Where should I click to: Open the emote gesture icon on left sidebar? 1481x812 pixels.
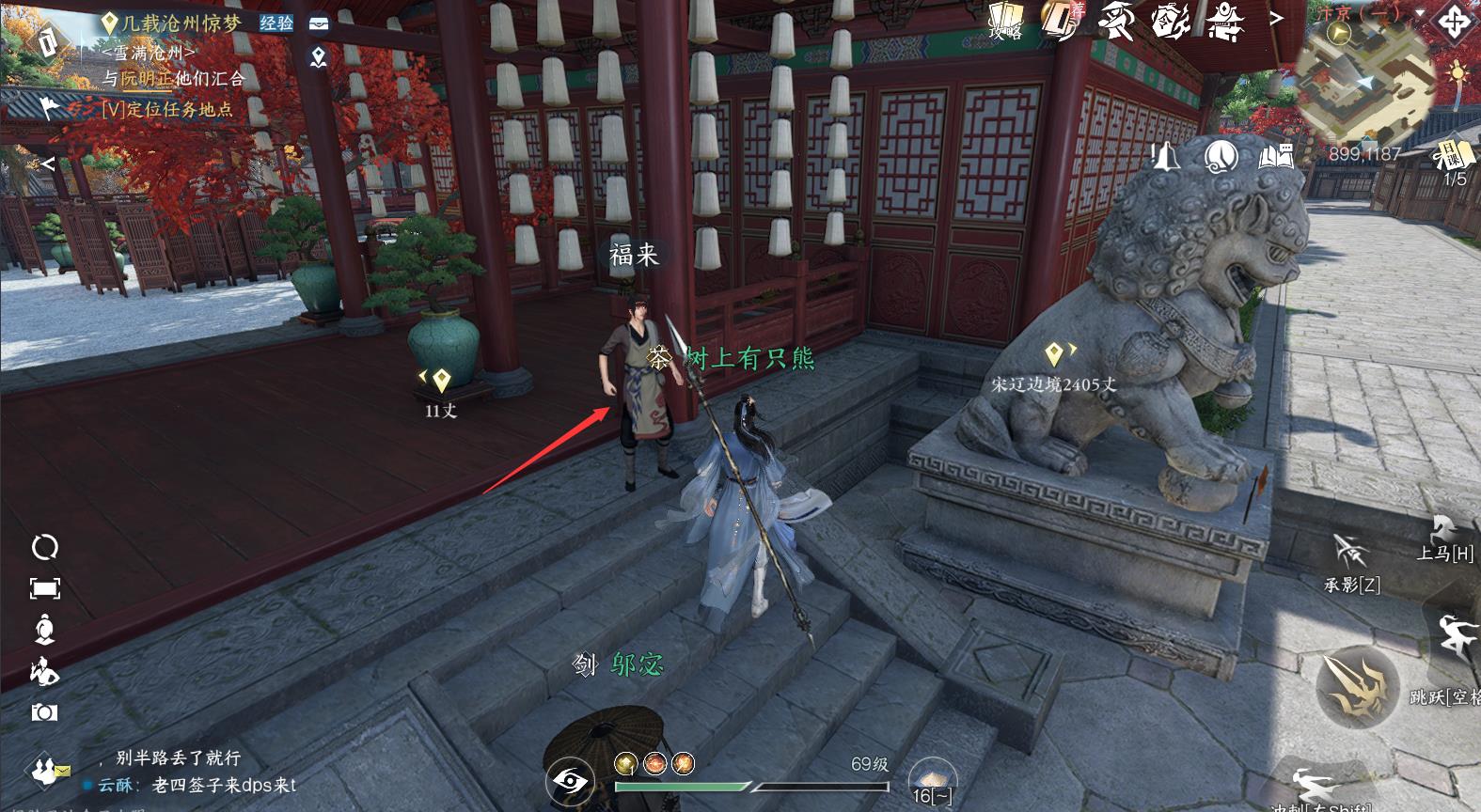[x=43, y=669]
